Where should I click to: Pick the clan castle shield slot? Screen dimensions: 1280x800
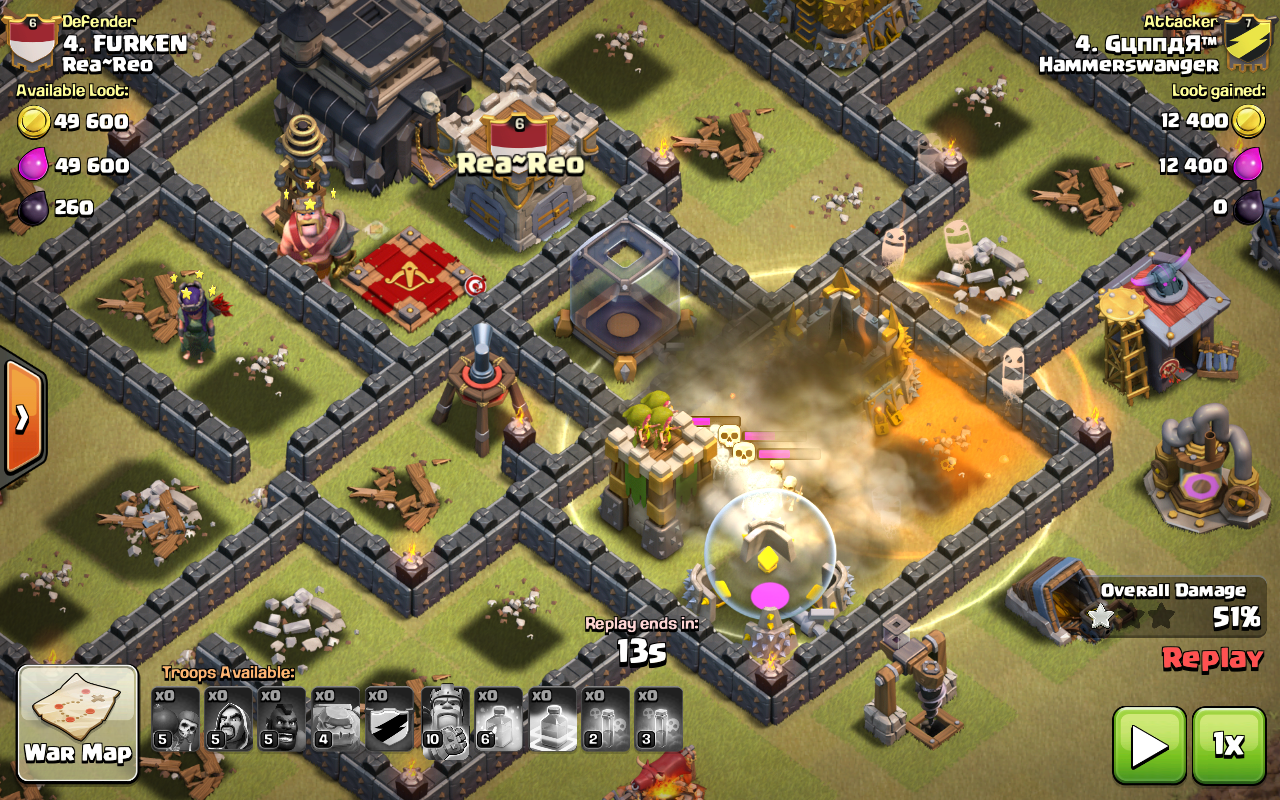(390, 719)
